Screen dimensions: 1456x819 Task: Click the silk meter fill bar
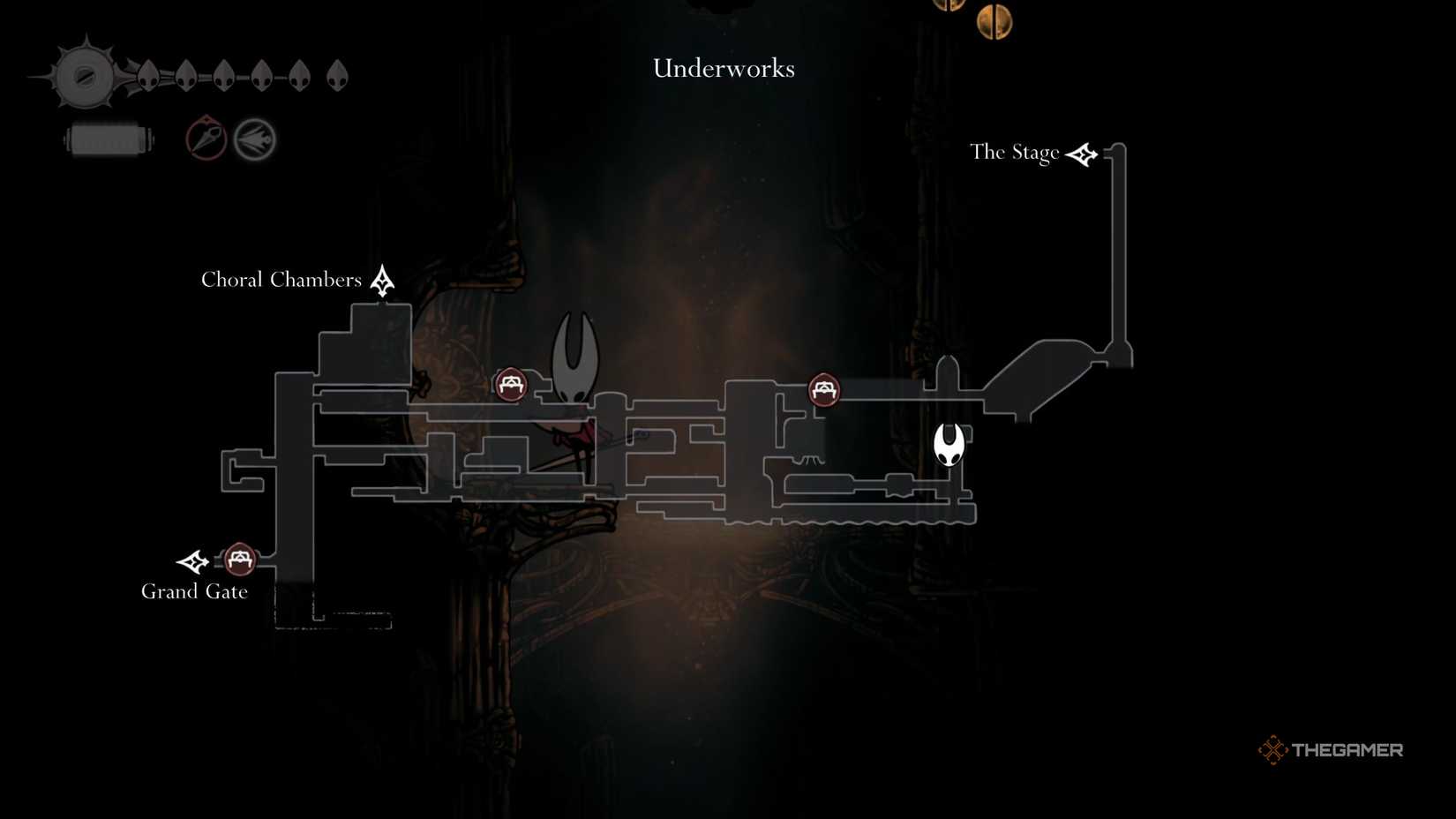(x=108, y=138)
